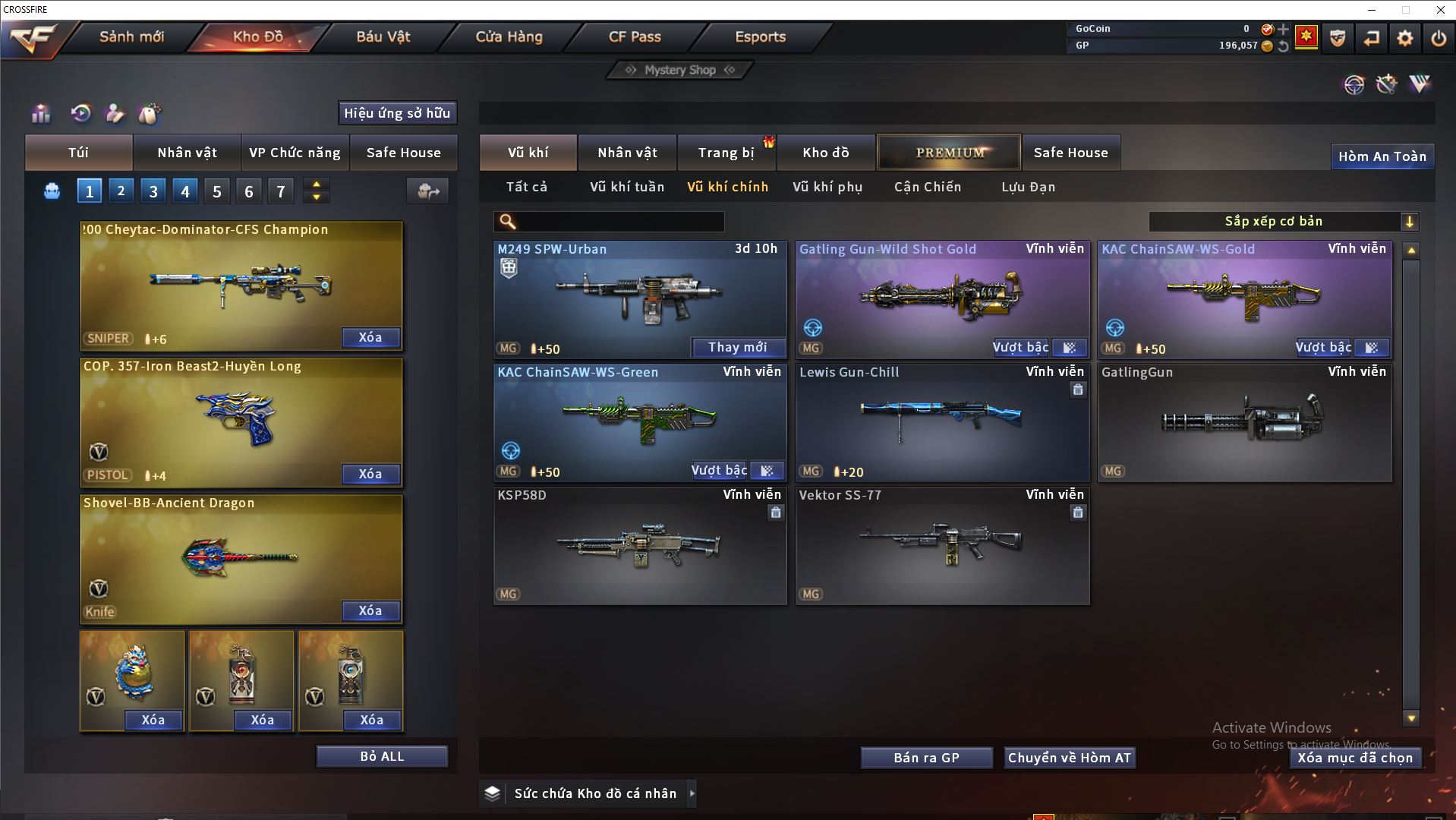Sell selected item with Bán ra GP
Screen dimensions: 1456x820
pos(926,758)
